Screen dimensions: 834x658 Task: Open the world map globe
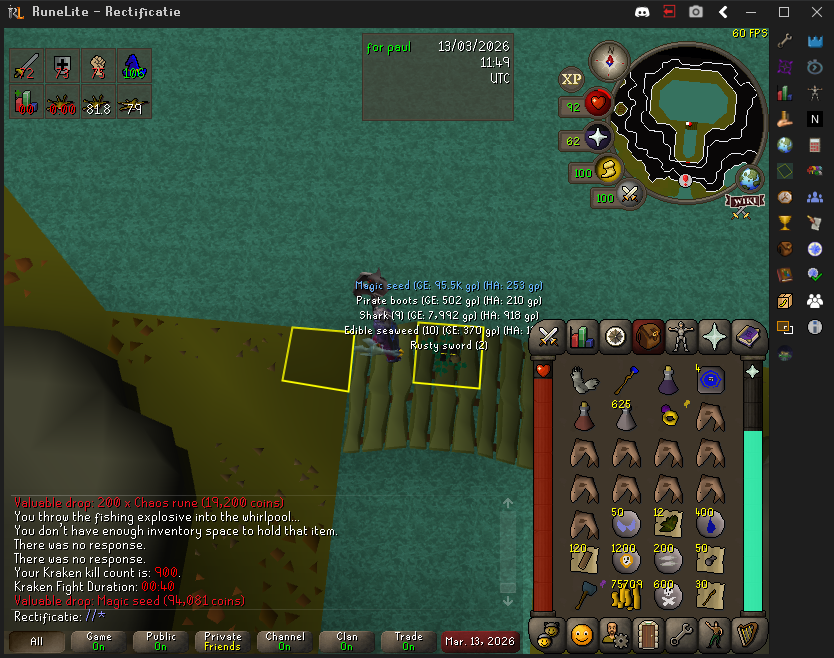(x=748, y=179)
